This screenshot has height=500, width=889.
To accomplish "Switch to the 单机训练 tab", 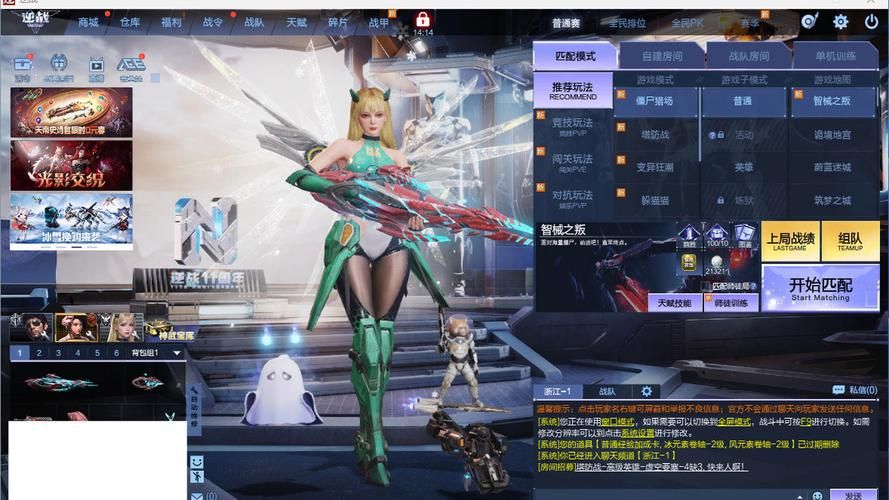I will [x=835, y=56].
